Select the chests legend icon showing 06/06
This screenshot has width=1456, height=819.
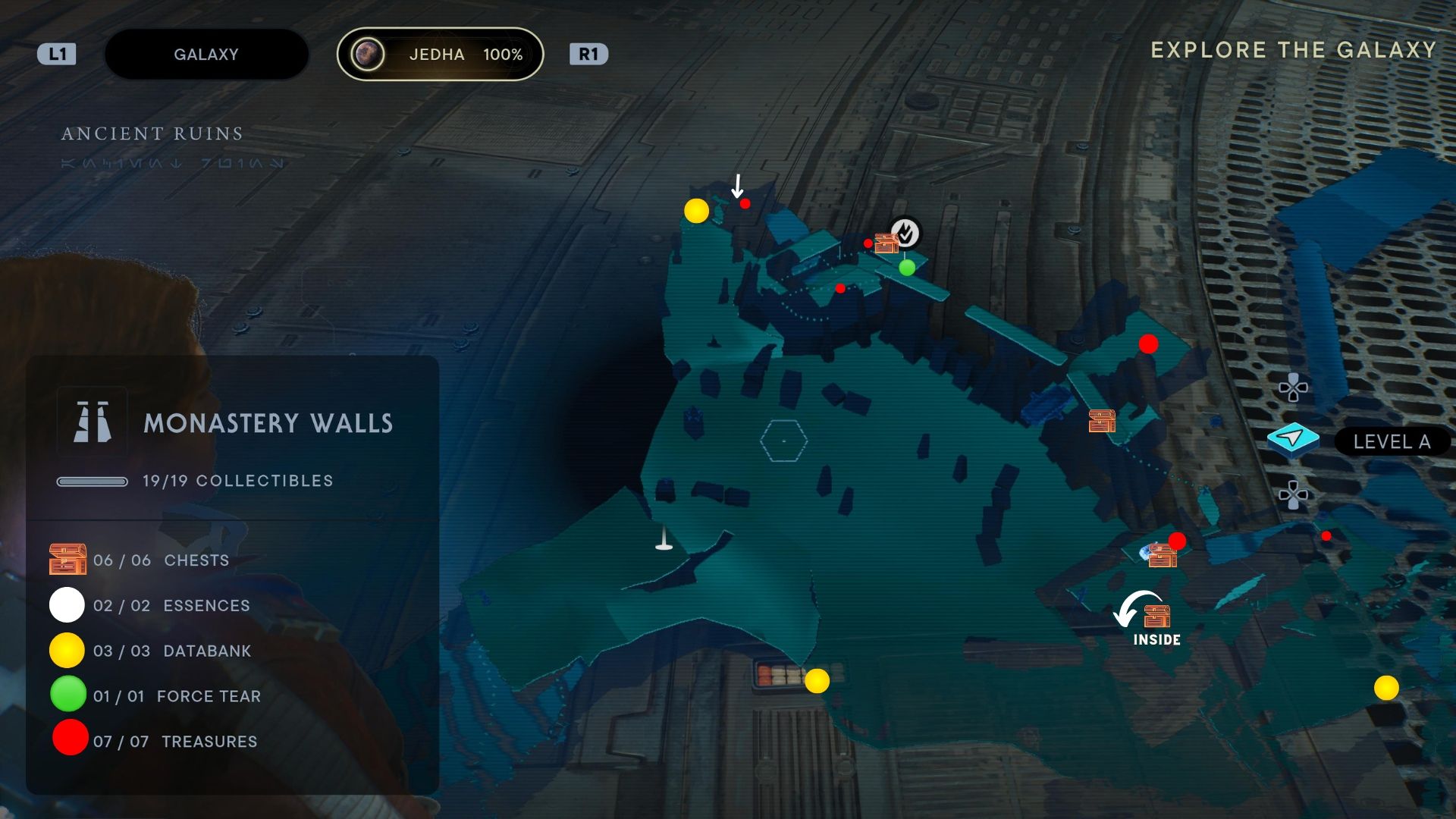(68, 560)
